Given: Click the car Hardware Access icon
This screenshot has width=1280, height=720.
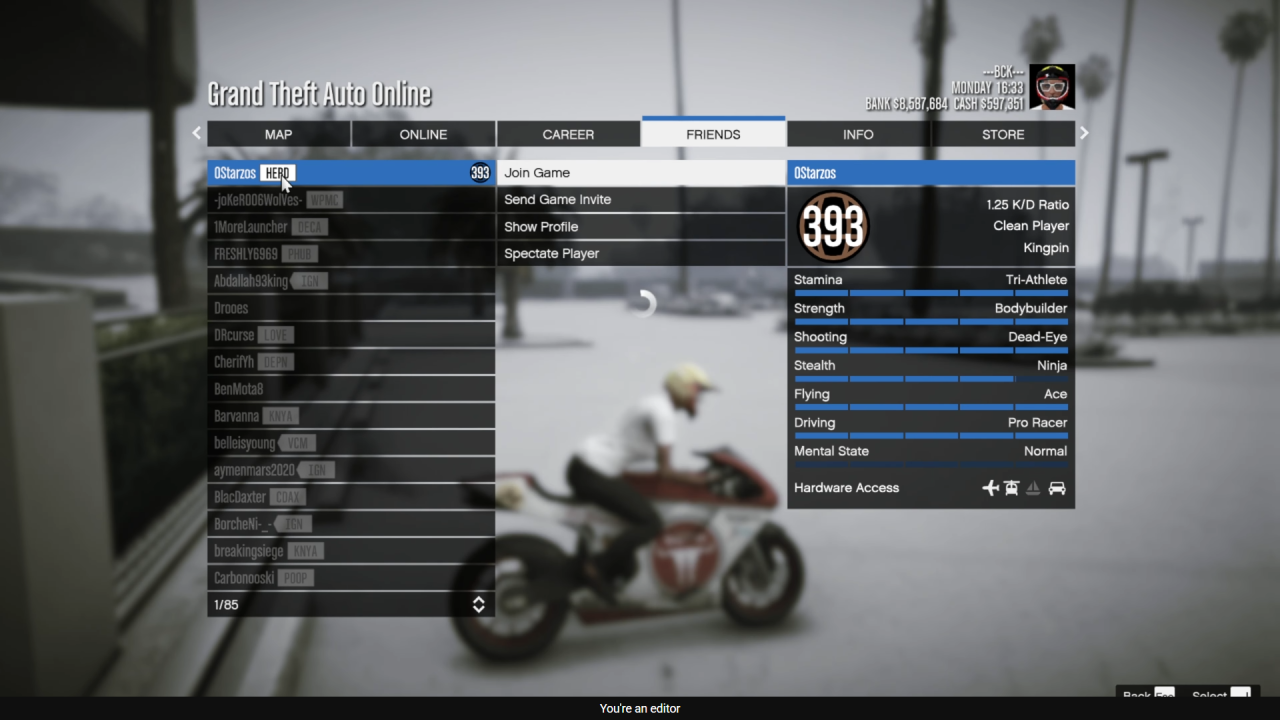Looking at the screenshot, I should pos(1057,488).
